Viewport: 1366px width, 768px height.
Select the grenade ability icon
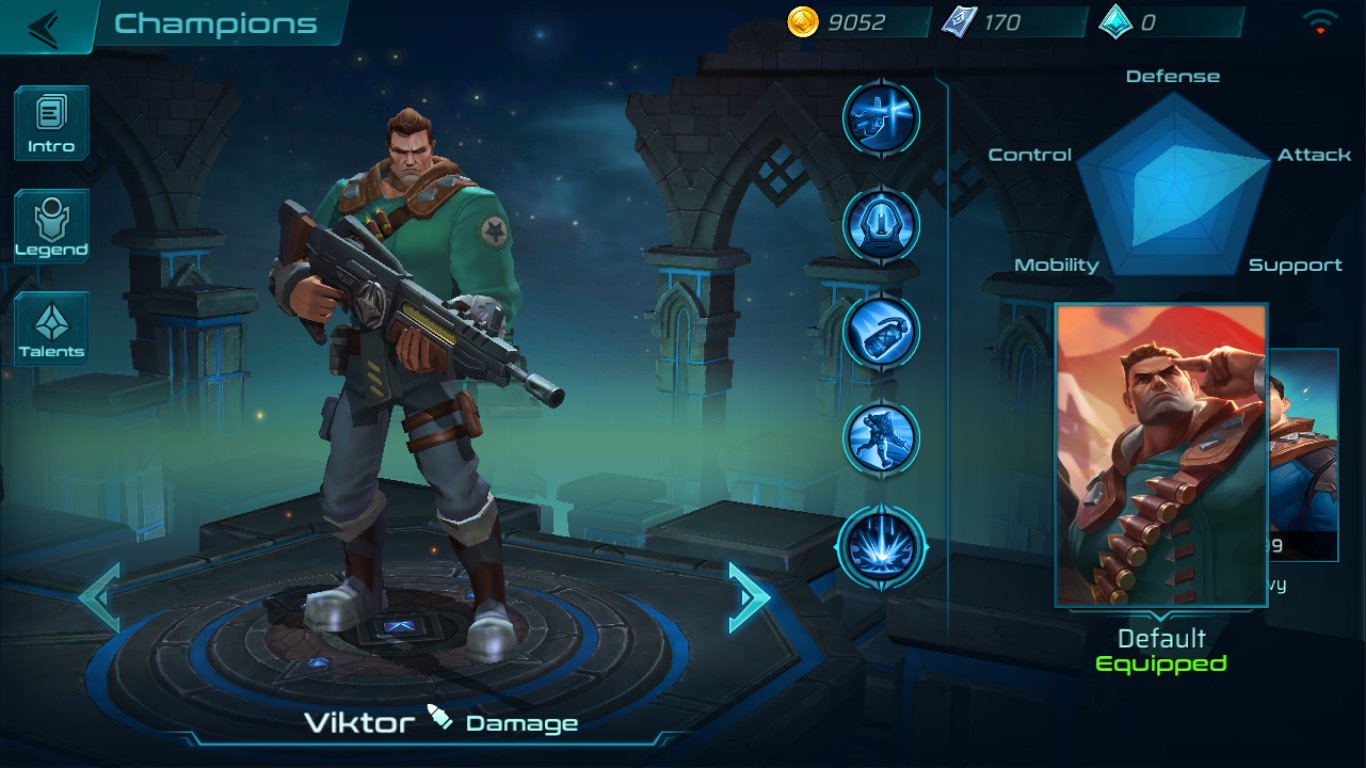pos(881,334)
